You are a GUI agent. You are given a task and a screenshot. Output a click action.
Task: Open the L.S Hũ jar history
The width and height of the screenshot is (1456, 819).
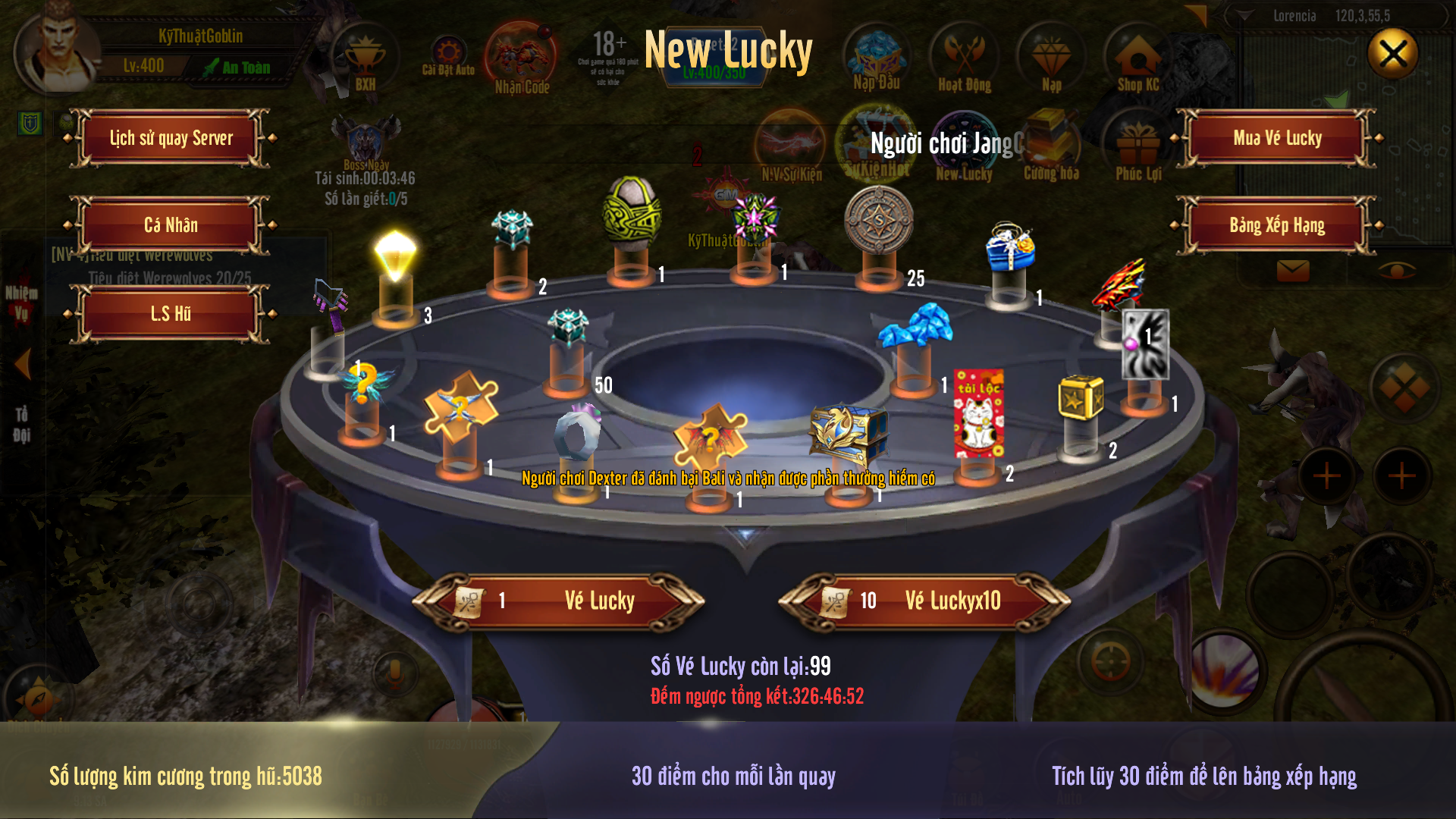coord(171,314)
